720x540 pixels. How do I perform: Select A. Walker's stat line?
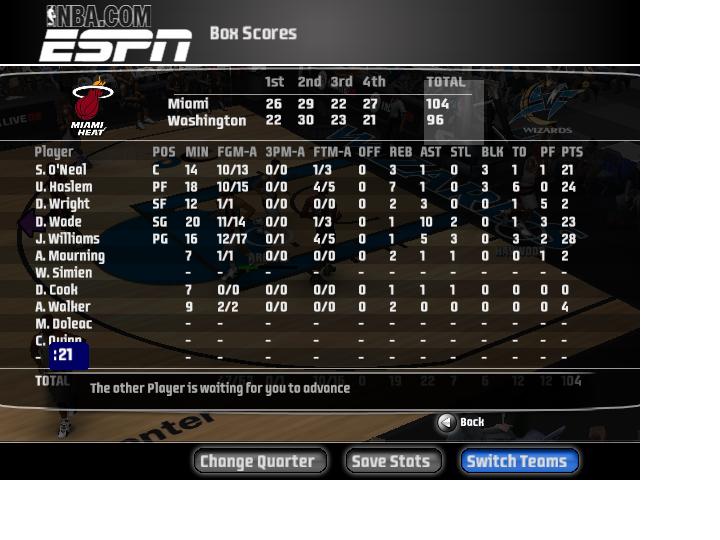(62, 307)
